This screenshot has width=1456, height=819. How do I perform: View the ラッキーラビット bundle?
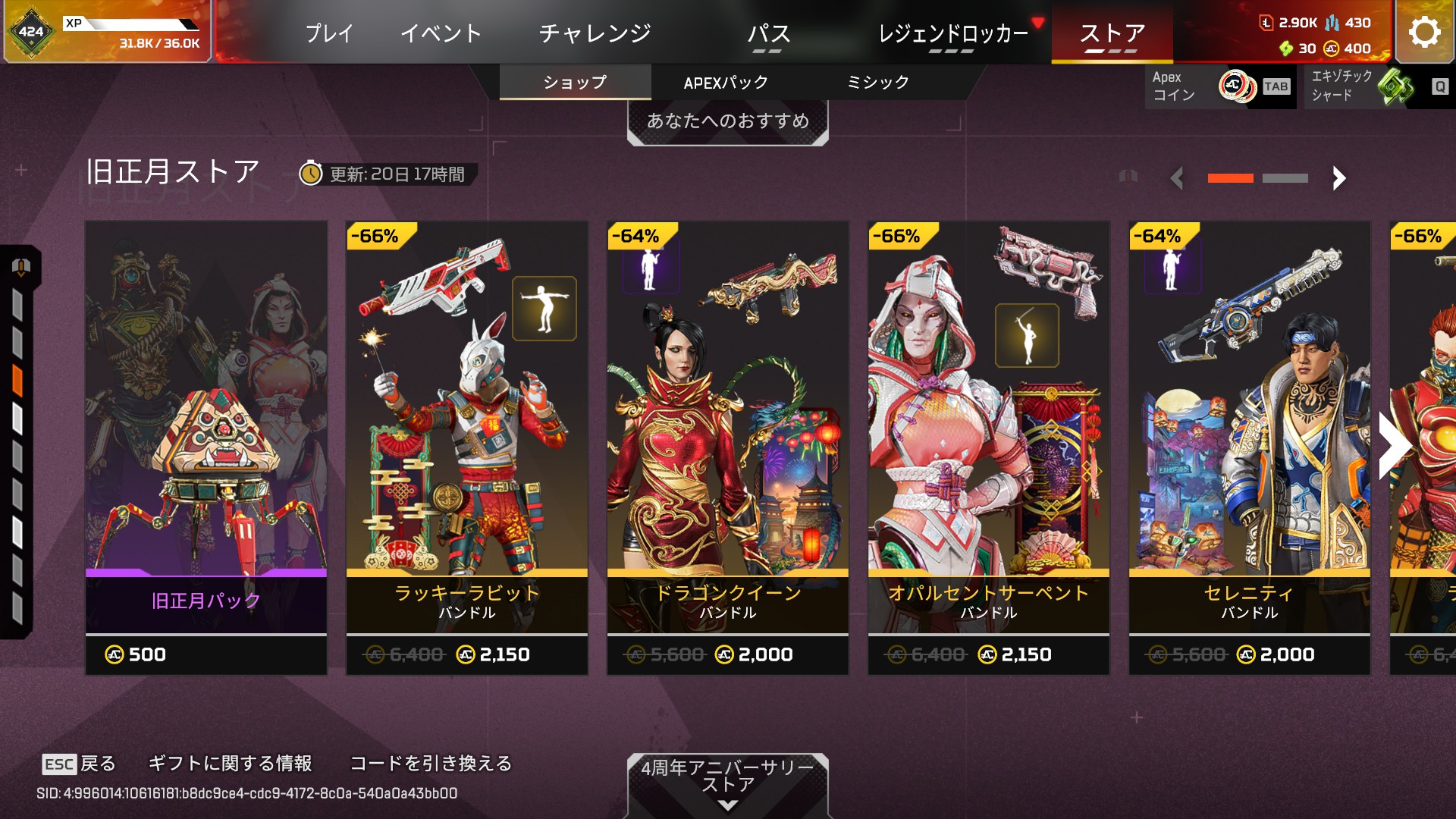click(x=467, y=447)
